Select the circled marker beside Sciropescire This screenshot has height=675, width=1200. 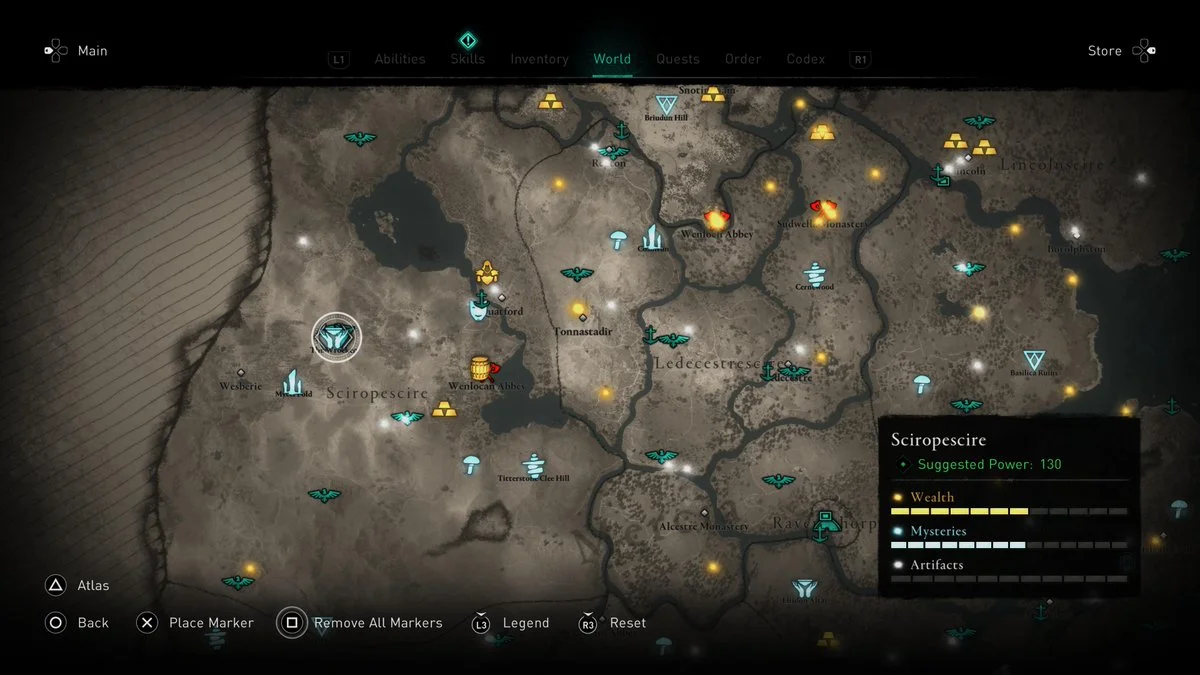pyautogui.click(x=336, y=338)
